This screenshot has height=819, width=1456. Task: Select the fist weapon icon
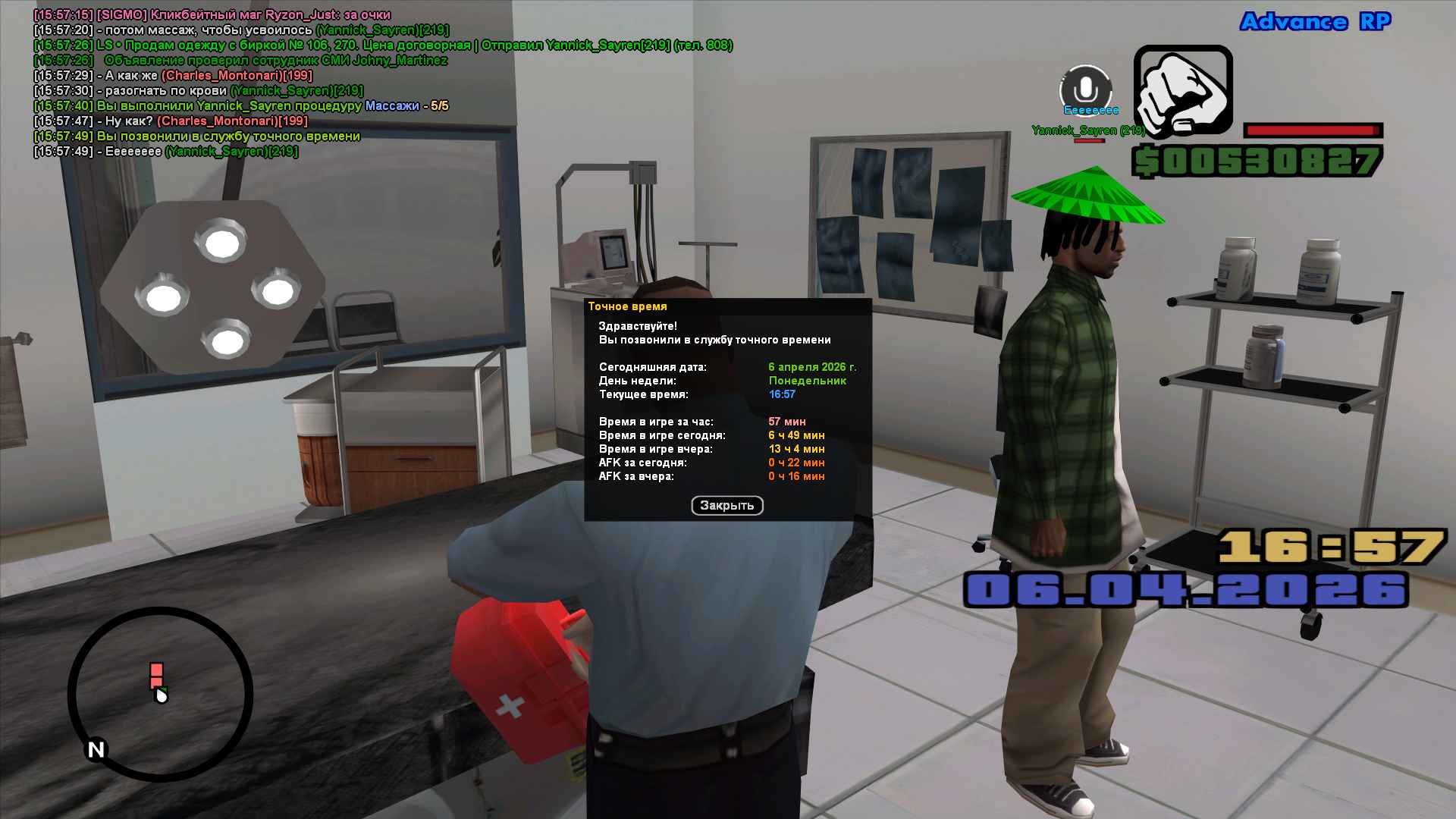pos(1183,90)
